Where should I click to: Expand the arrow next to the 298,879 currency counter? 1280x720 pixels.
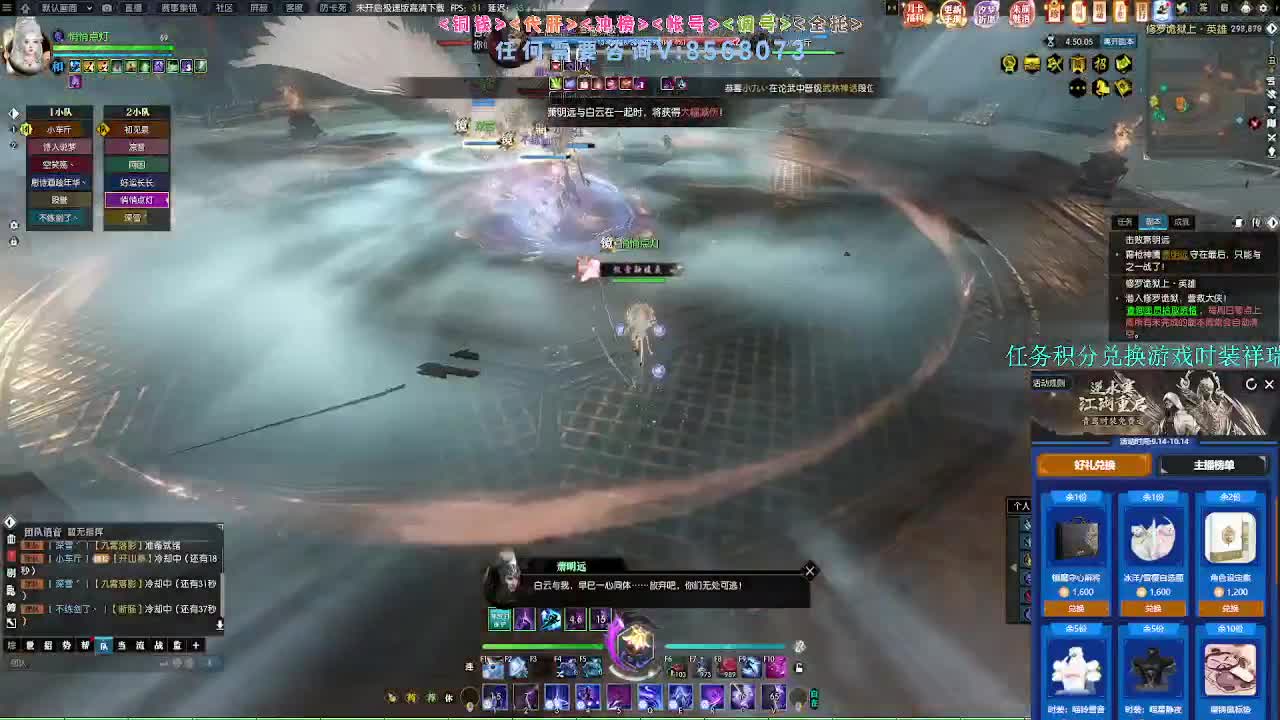click(x=1272, y=27)
